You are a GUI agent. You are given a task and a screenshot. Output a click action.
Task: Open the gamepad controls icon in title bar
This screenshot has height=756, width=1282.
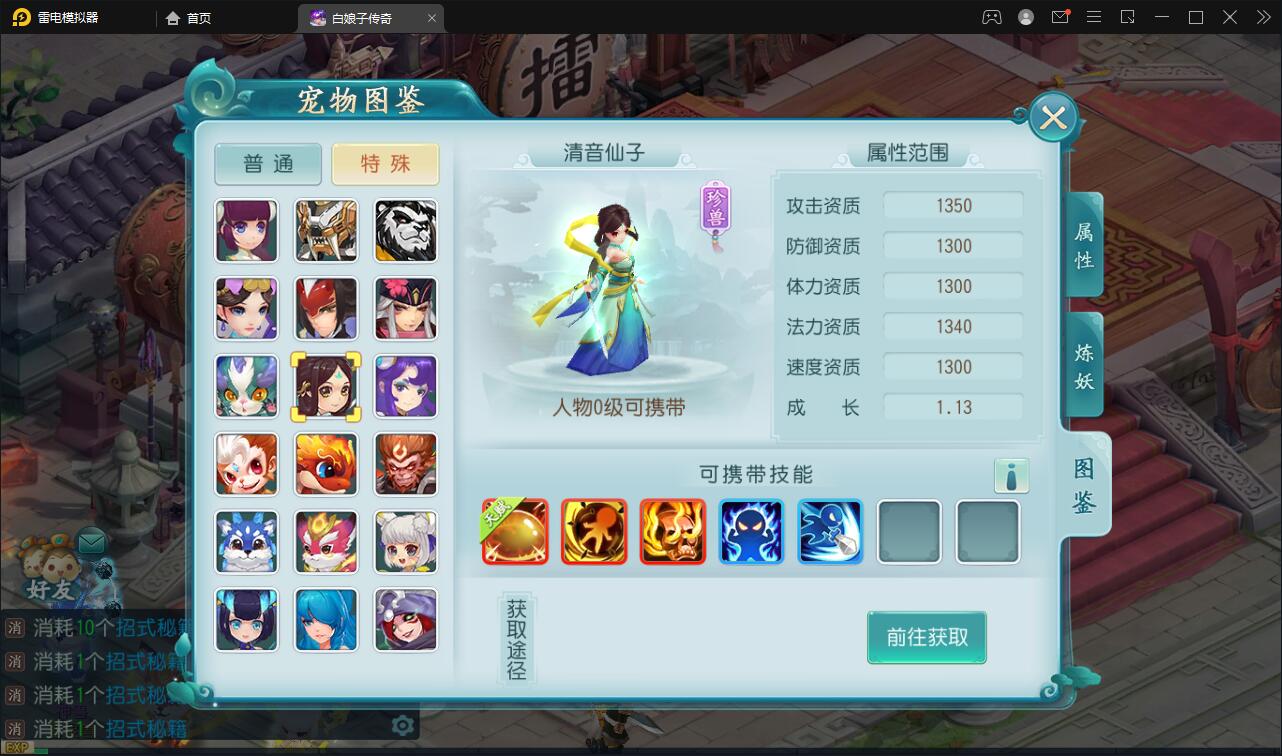(x=991, y=17)
